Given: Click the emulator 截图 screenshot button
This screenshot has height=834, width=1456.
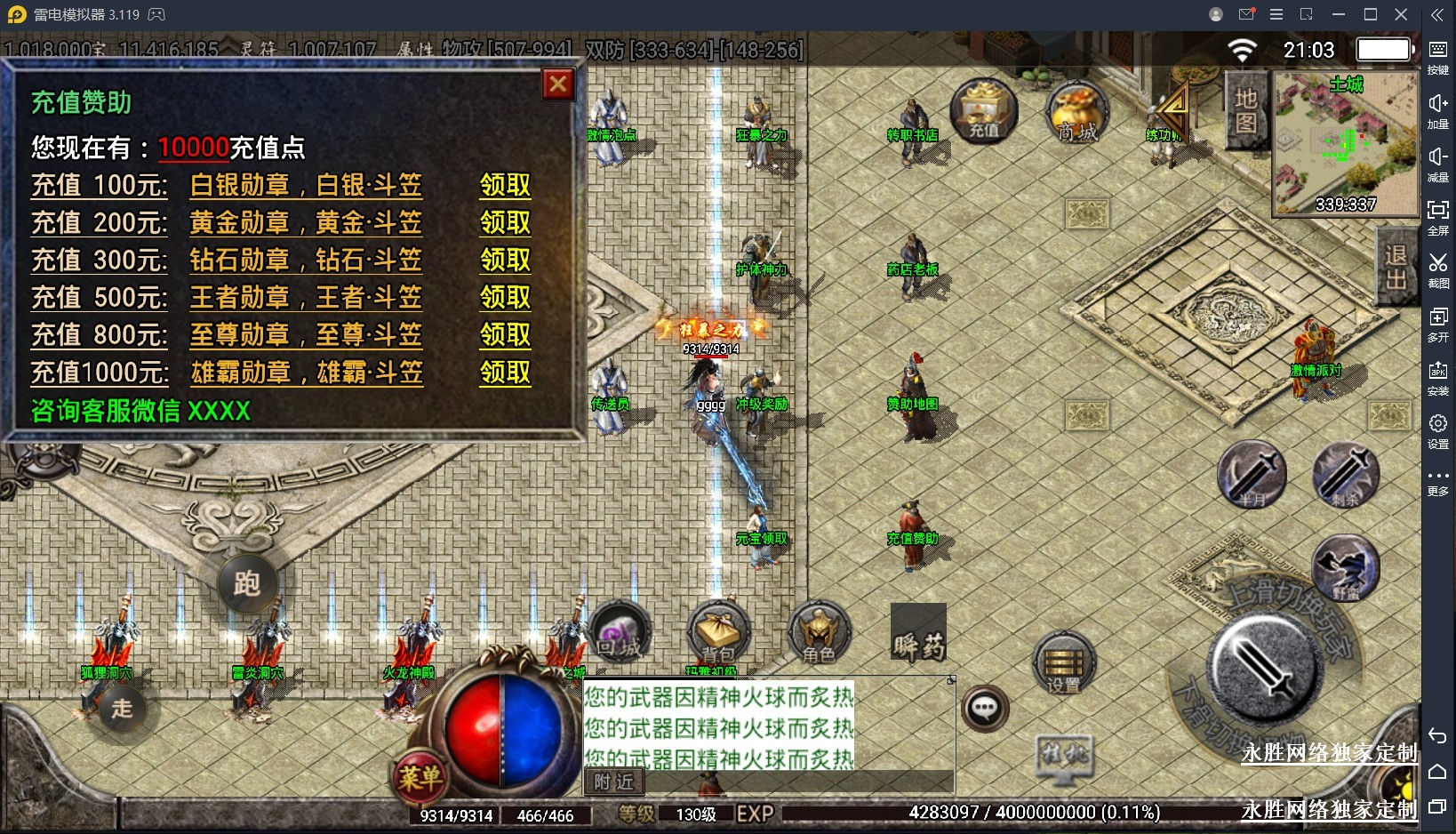Looking at the screenshot, I should 1437,269.
